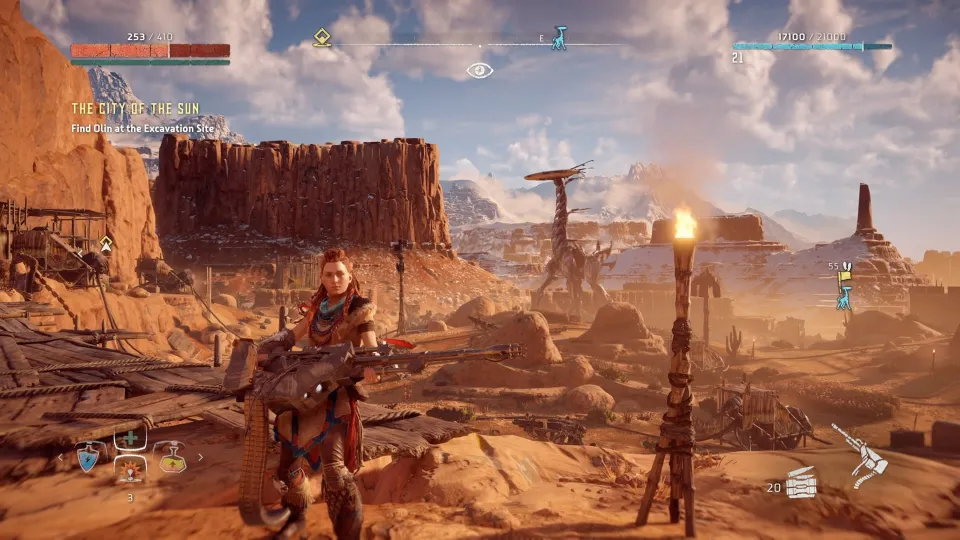Choose the orange blast trap slot
The image size is (960, 540).
(129, 470)
